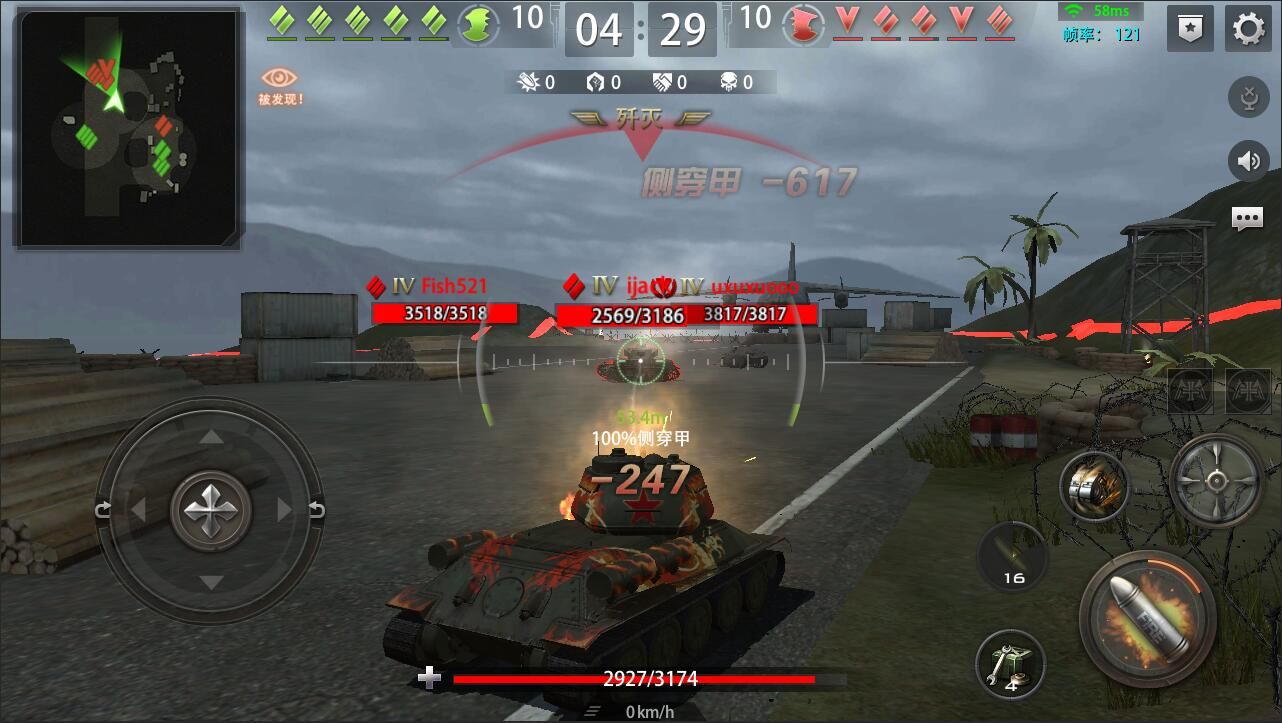The image size is (1282, 723).
Task: Tap the movement joystick center pad
Action: tap(210, 511)
